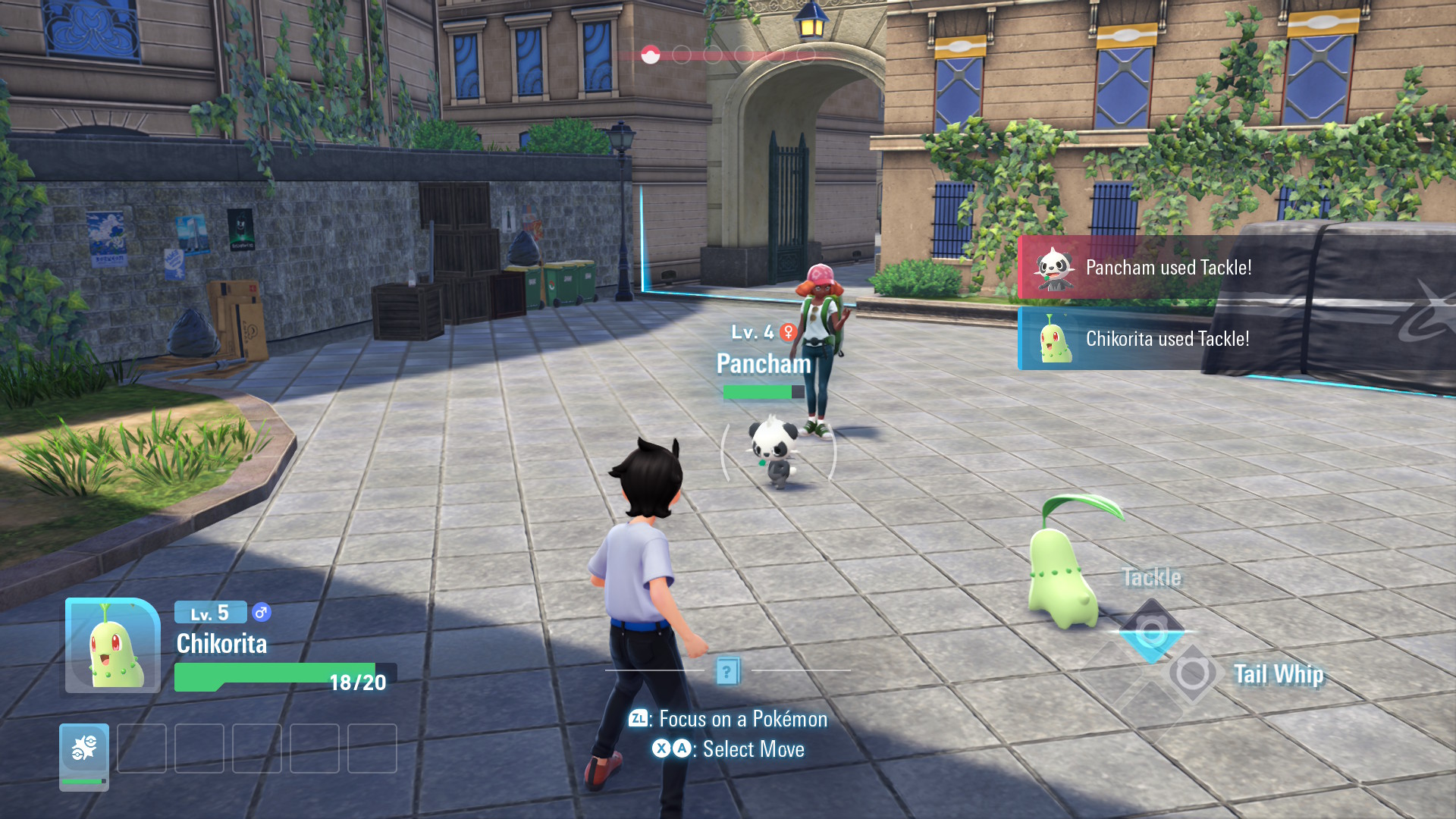The height and width of the screenshot is (819, 1456).
Task: Select the first party slot with Chikorita
Action: pyautogui.click(x=84, y=754)
